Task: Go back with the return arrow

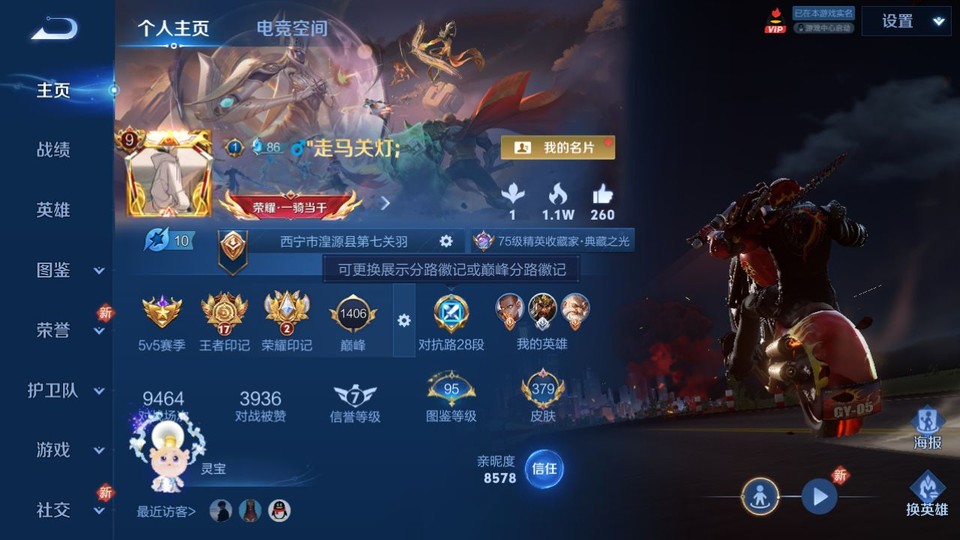Action: tap(54, 28)
